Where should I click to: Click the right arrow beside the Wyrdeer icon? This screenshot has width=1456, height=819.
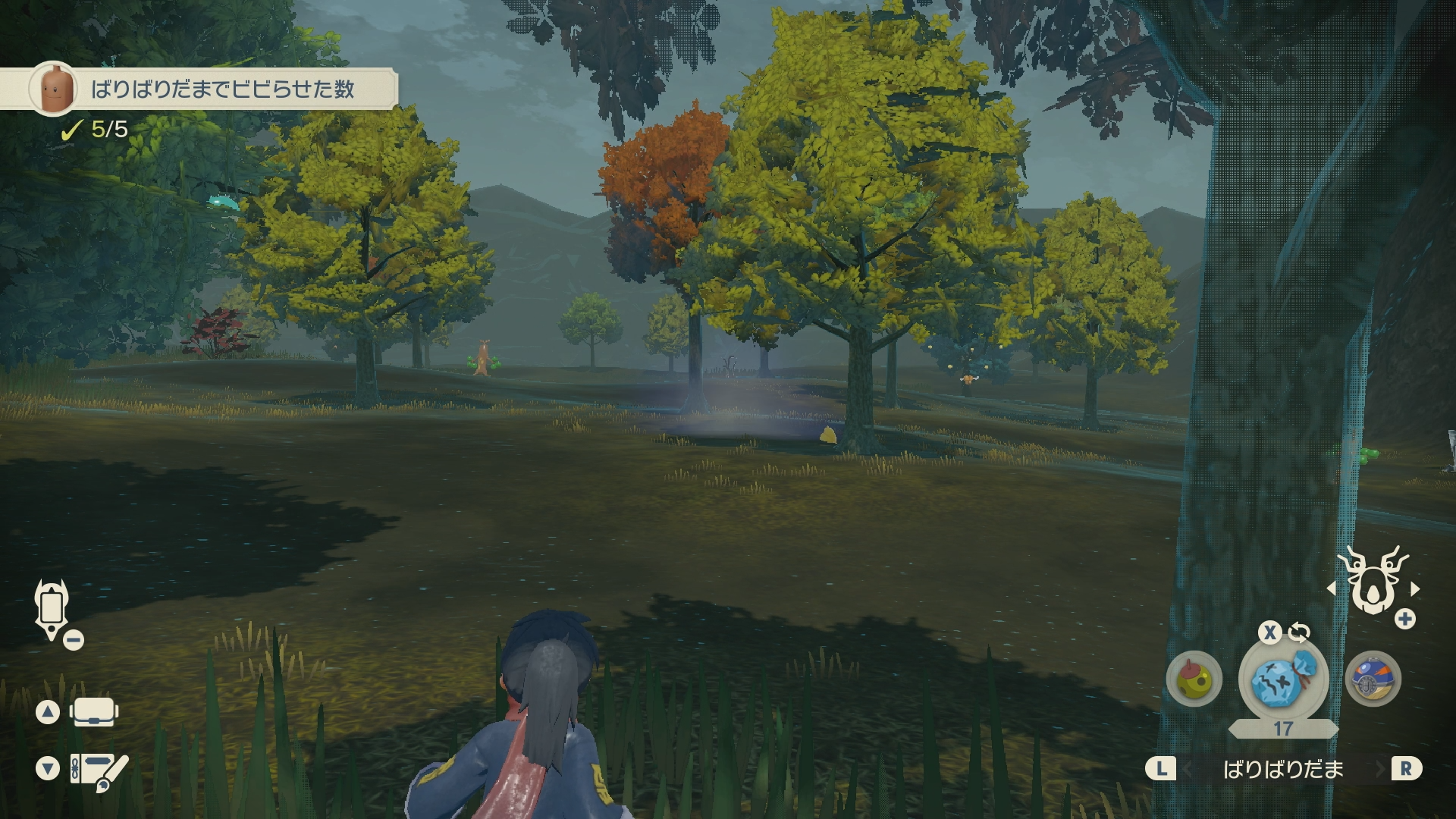click(x=1415, y=588)
